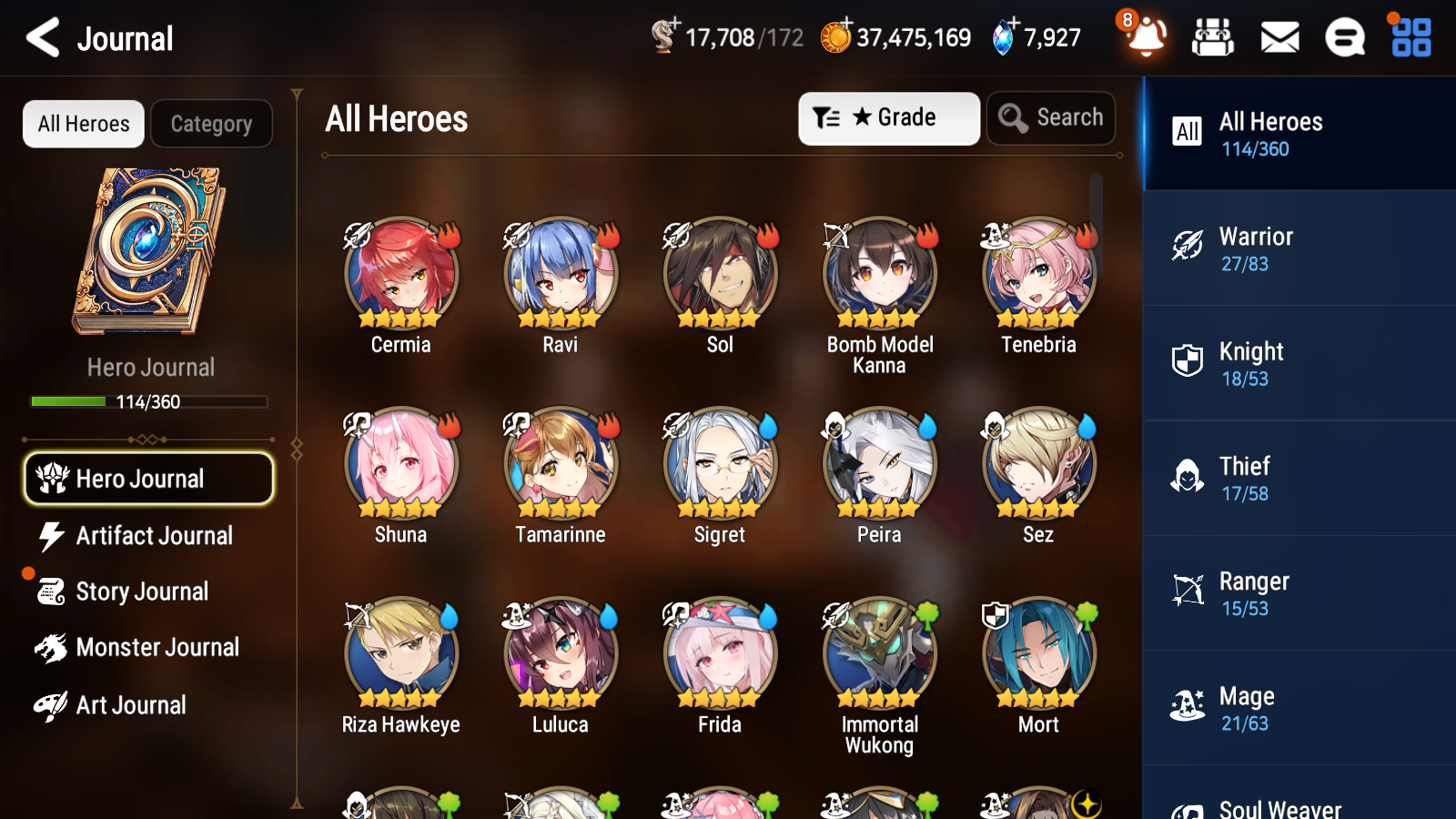This screenshot has width=1456, height=819.
Task: Open the inventory chest icon
Action: click(1213, 37)
